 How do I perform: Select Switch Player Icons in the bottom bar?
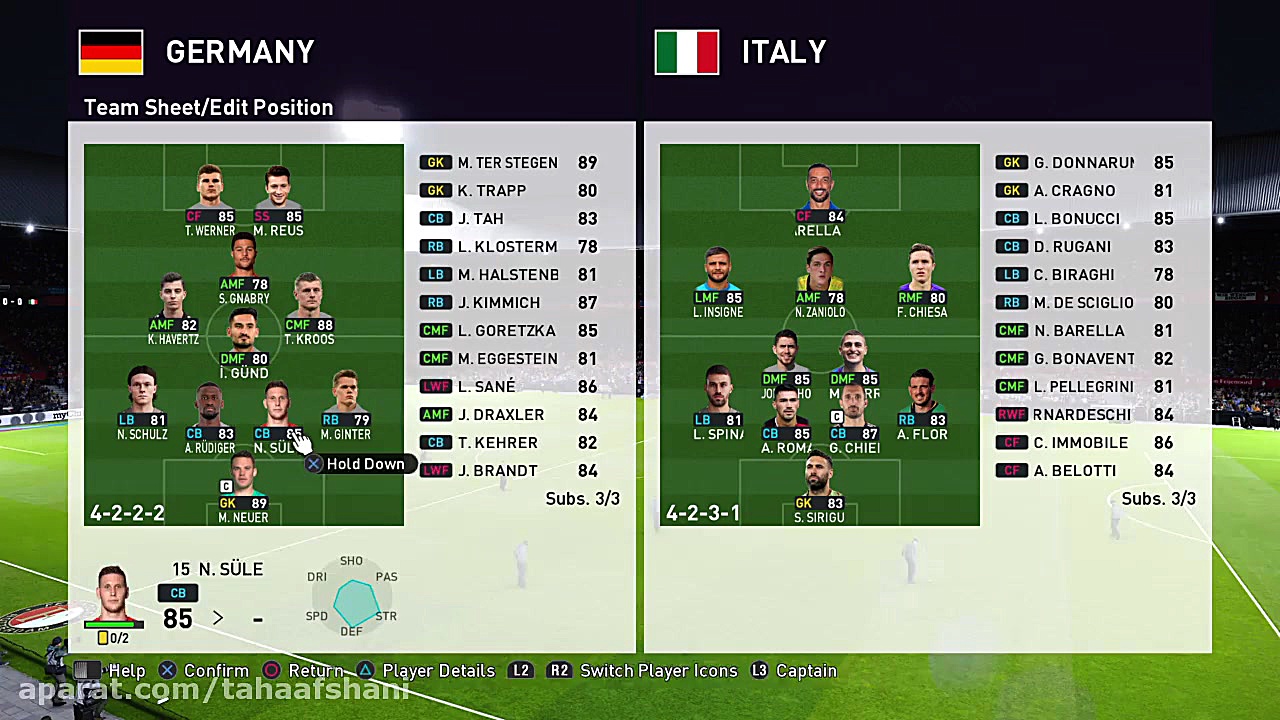(658, 670)
